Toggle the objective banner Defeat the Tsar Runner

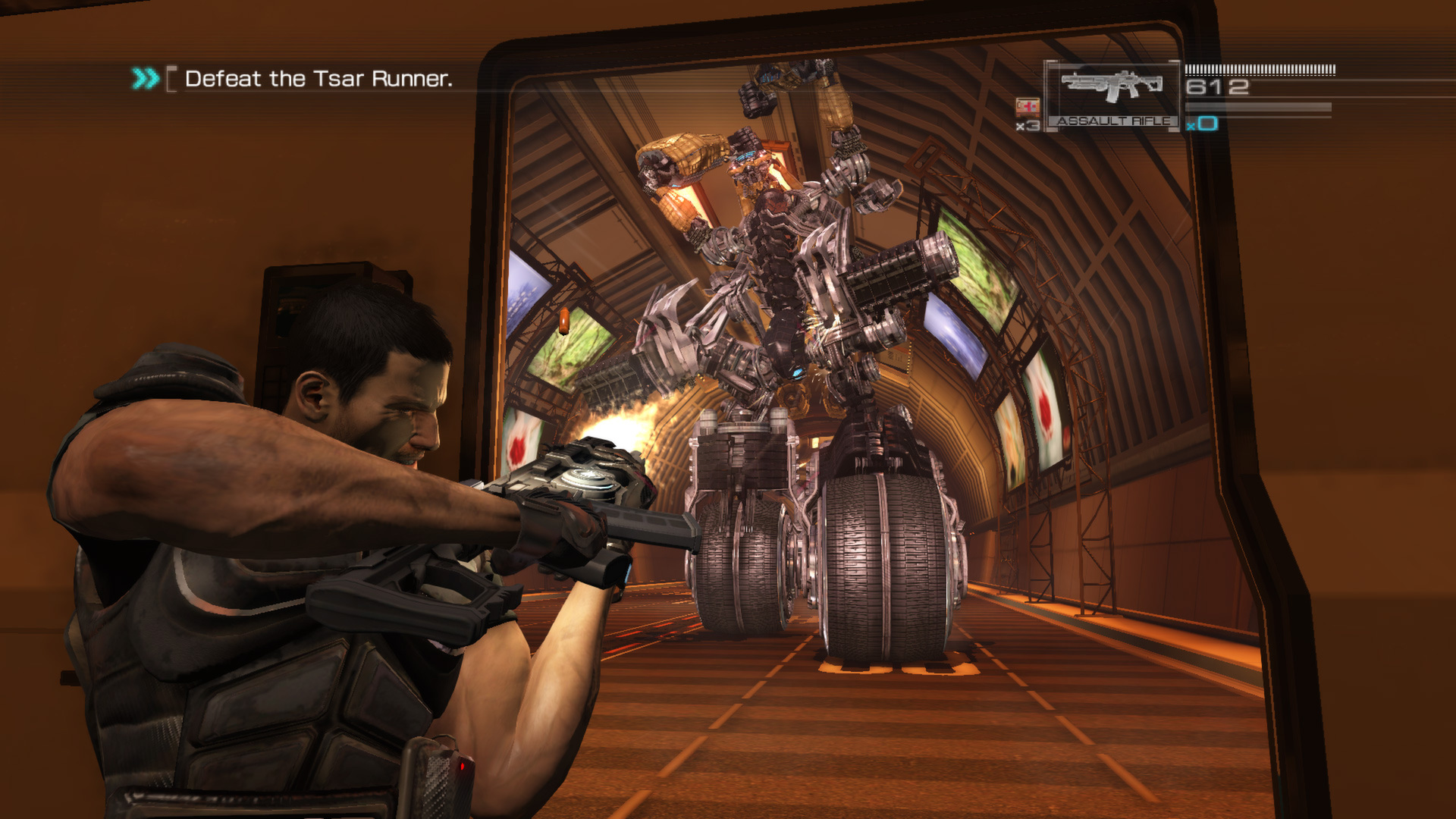[x=318, y=77]
